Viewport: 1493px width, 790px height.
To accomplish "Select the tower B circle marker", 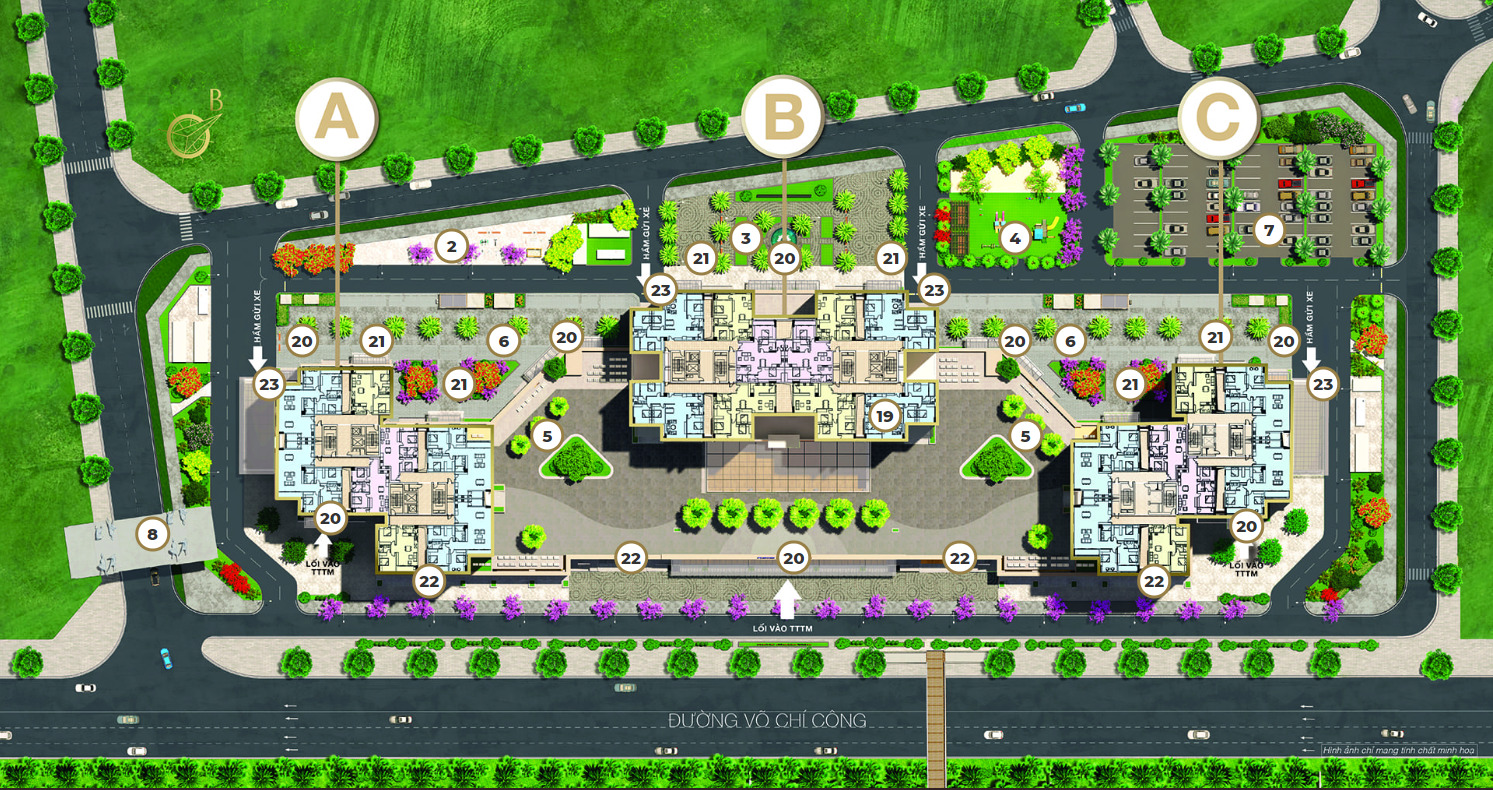I will click(x=783, y=117).
